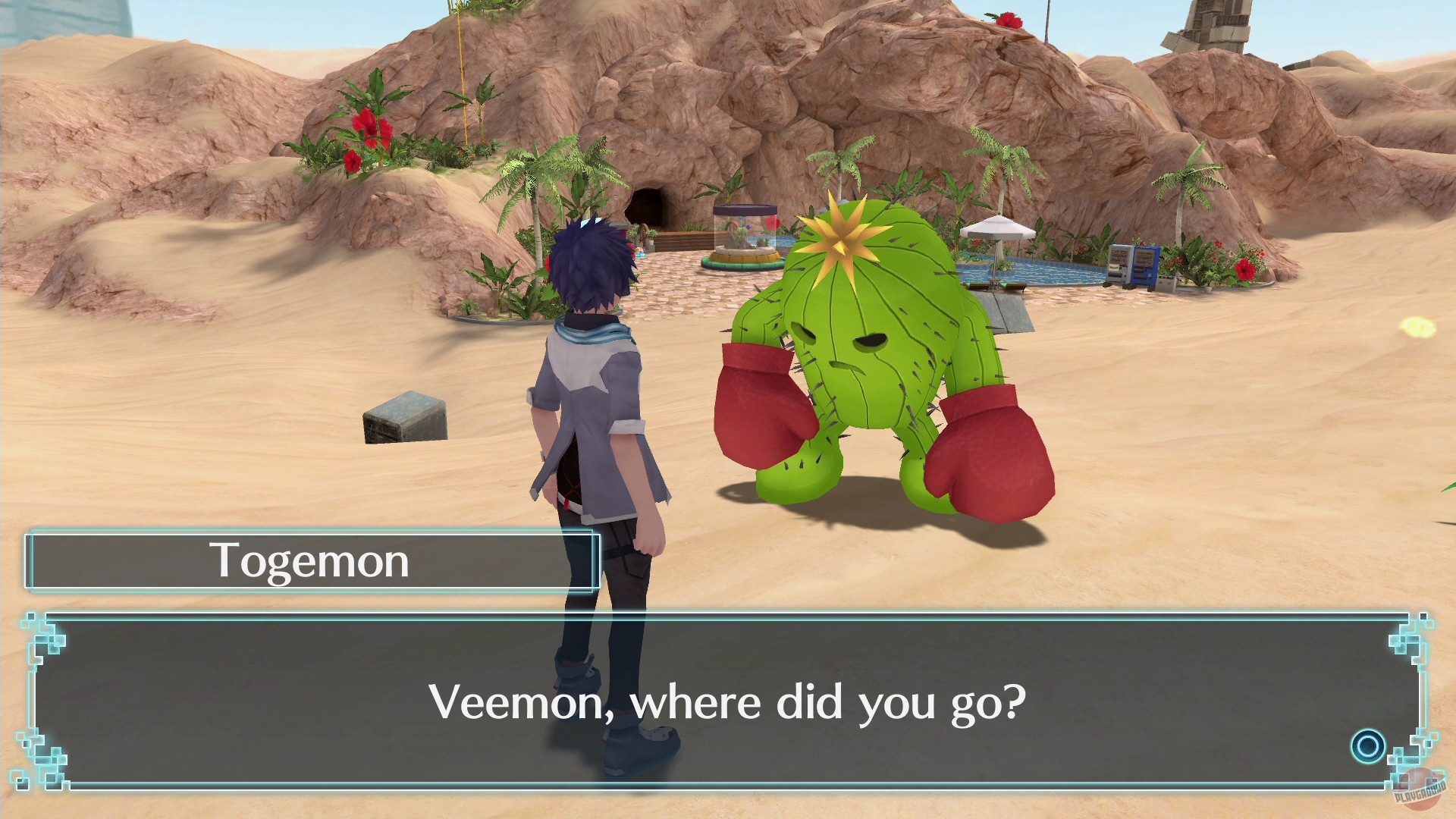
Task: Expand the glass aquarium tank display
Action: 746,227
